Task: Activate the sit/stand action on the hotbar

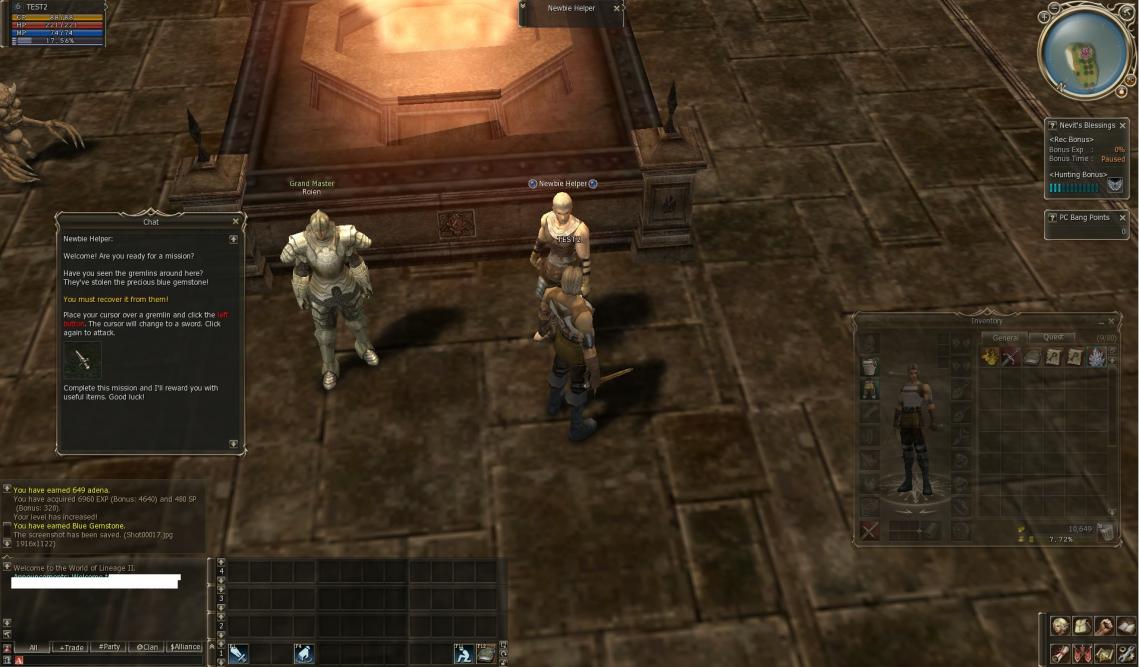Action: [463, 653]
